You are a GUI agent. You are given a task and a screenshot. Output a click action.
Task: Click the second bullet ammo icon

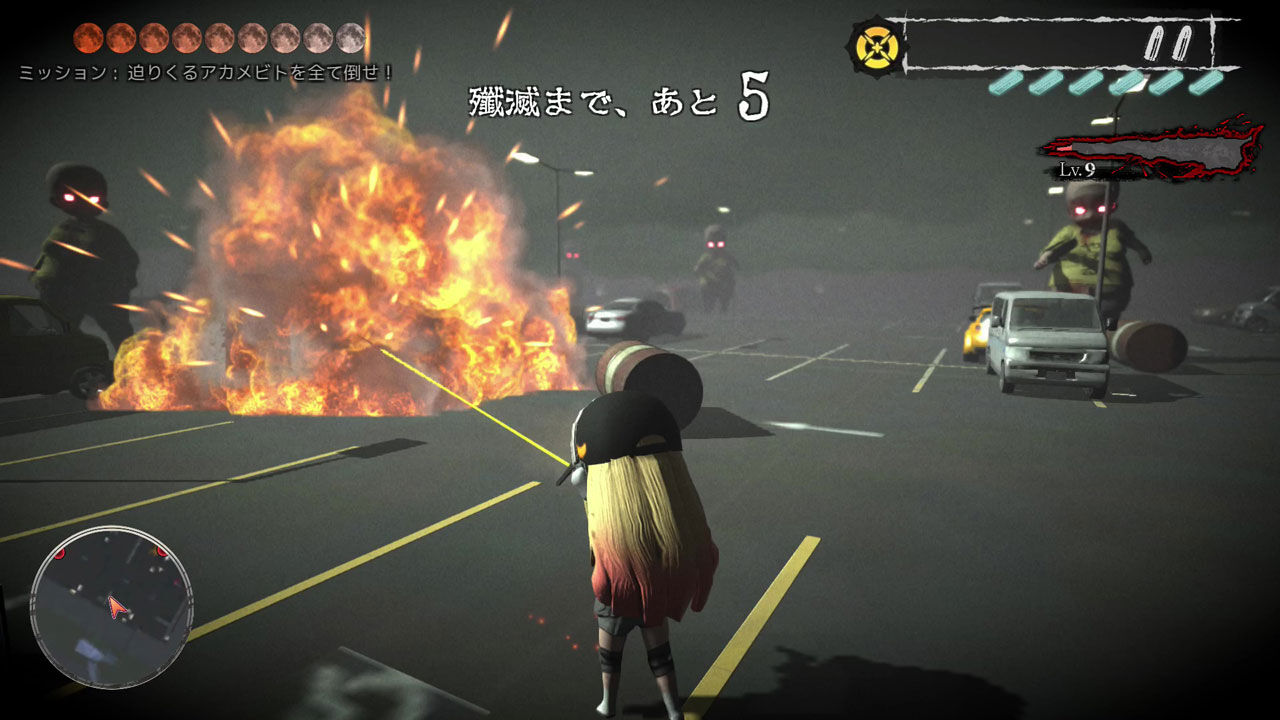click(x=1184, y=41)
